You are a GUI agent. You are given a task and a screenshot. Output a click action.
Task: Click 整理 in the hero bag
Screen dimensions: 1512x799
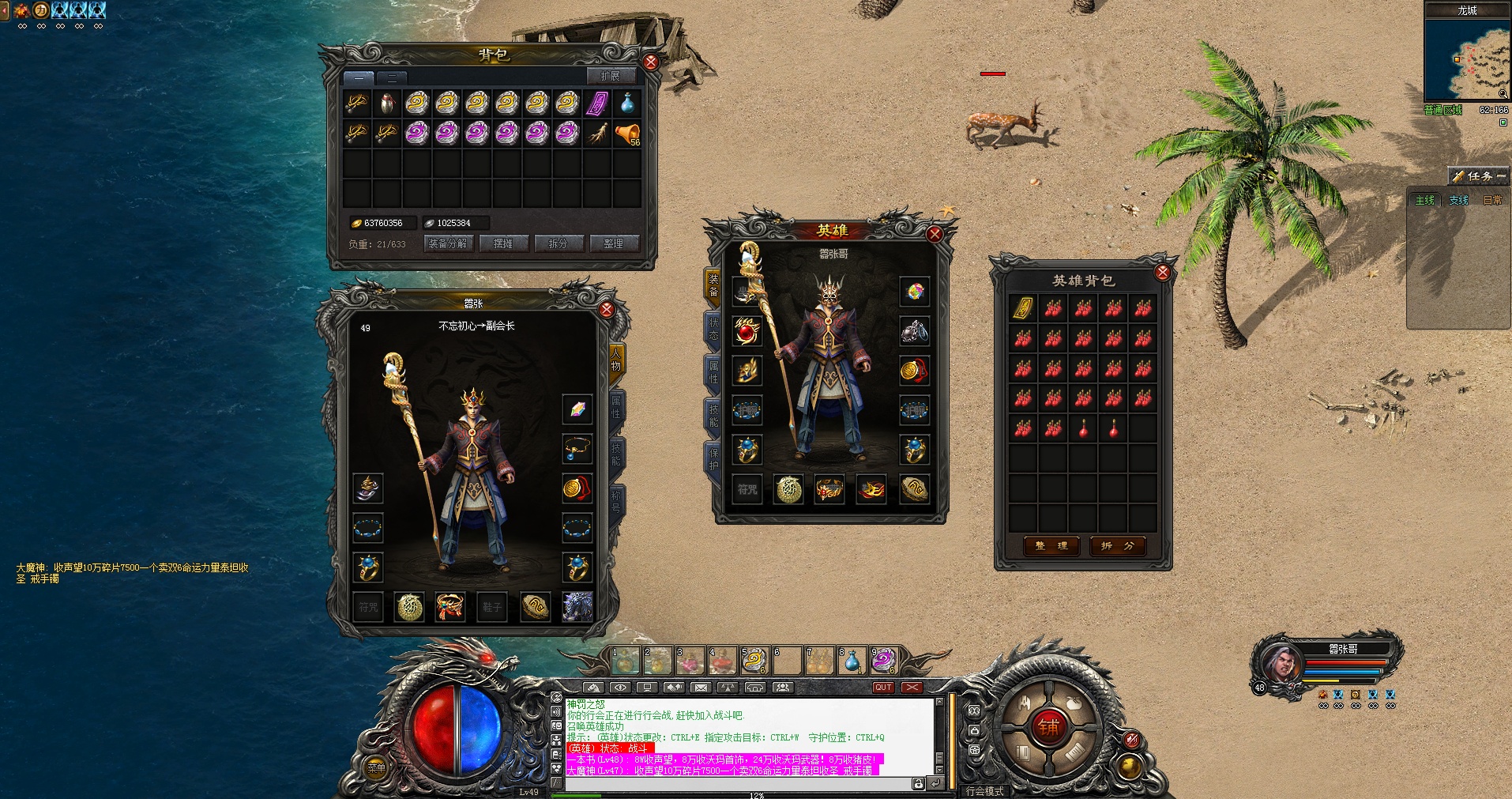(x=1051, y=546)
